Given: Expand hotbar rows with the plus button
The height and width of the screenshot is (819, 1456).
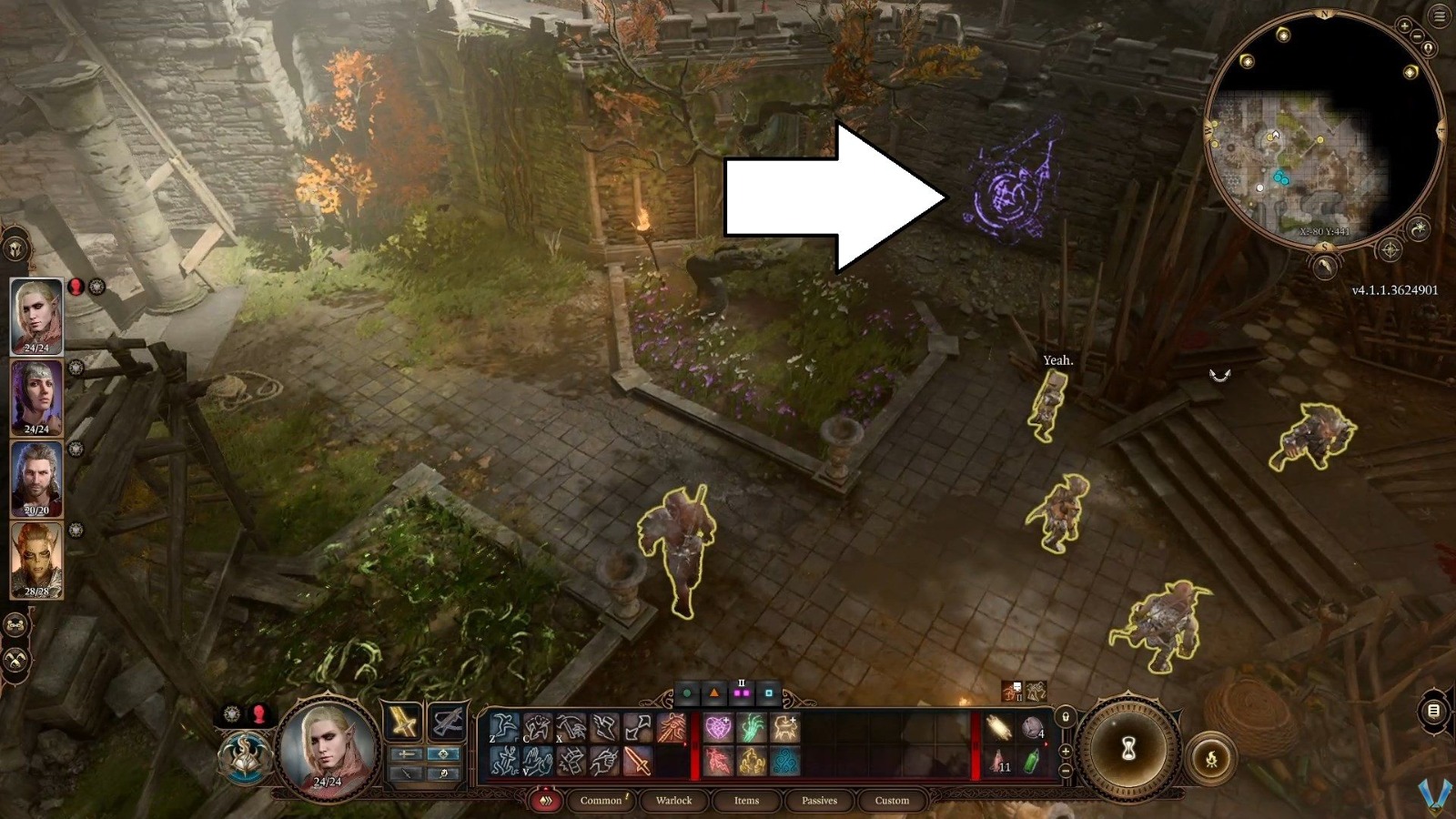Looking at the screenshot, I should pos(1065,752).
